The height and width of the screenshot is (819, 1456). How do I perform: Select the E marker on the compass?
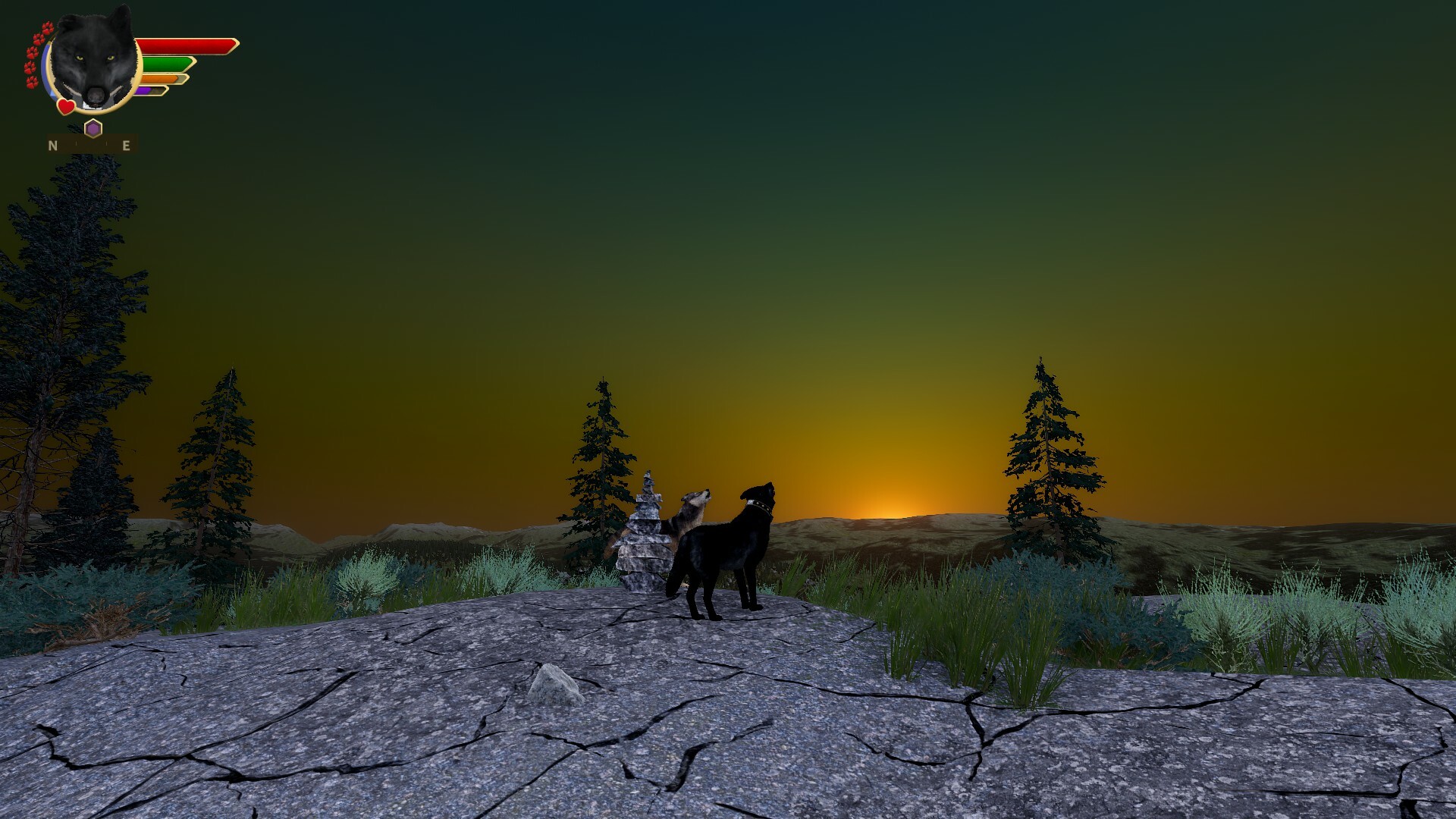point(125,146)
